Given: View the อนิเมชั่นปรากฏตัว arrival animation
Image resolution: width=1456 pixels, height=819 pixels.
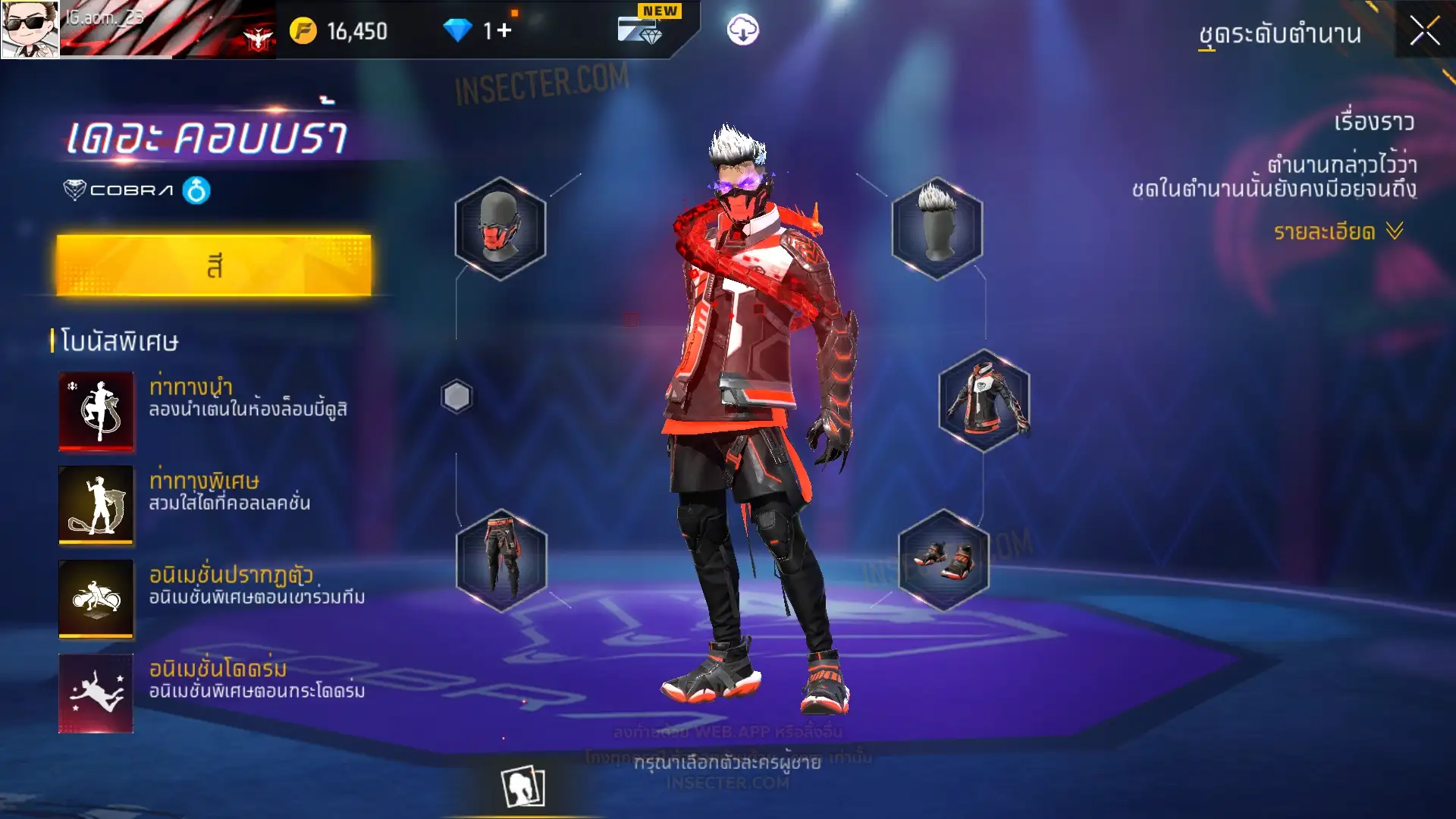Looking at the screenshot, I should click(x=96, y=598).
